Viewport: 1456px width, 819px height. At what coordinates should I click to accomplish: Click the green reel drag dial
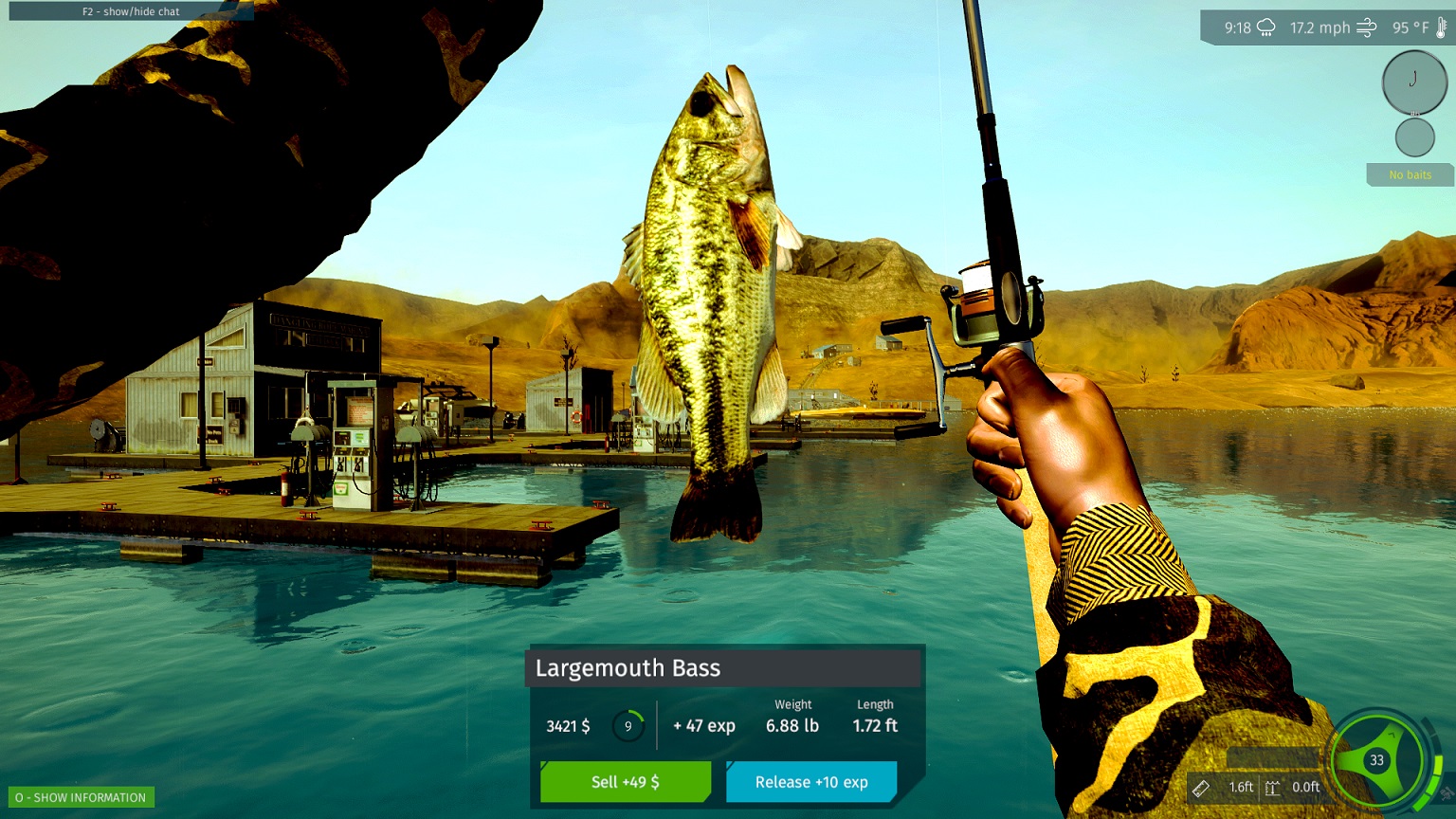pyautogui.click(x=1376, y=760)
